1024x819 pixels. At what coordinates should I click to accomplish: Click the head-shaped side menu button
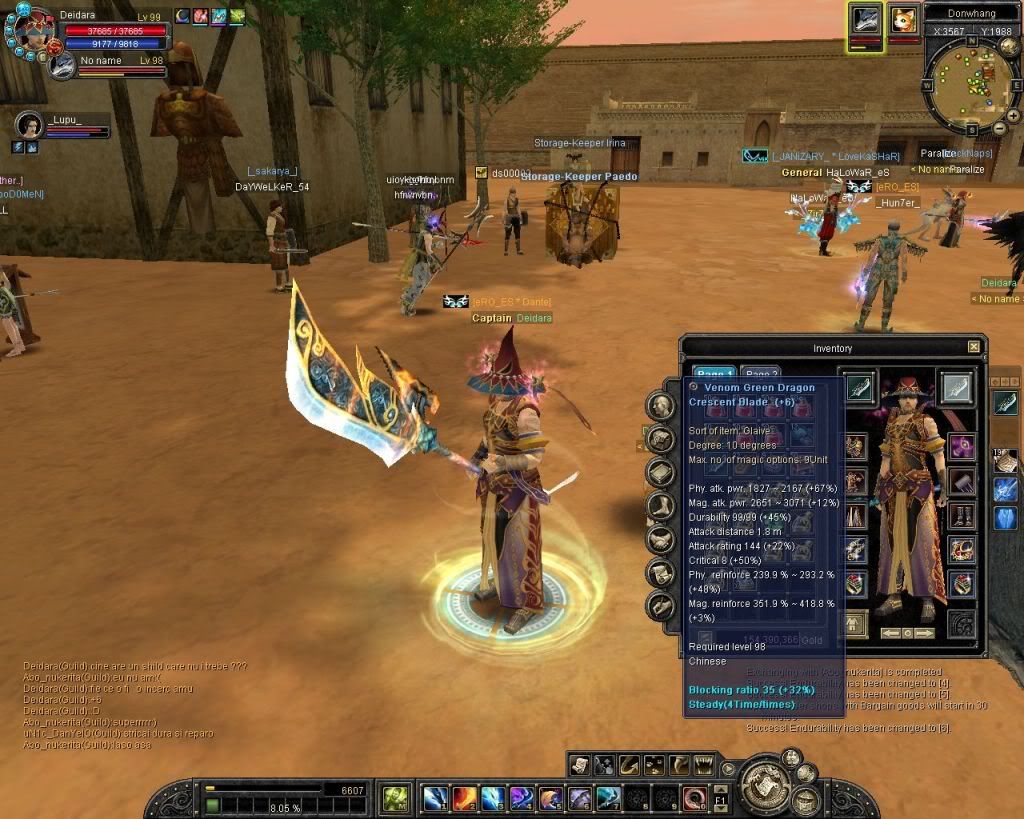659,405
